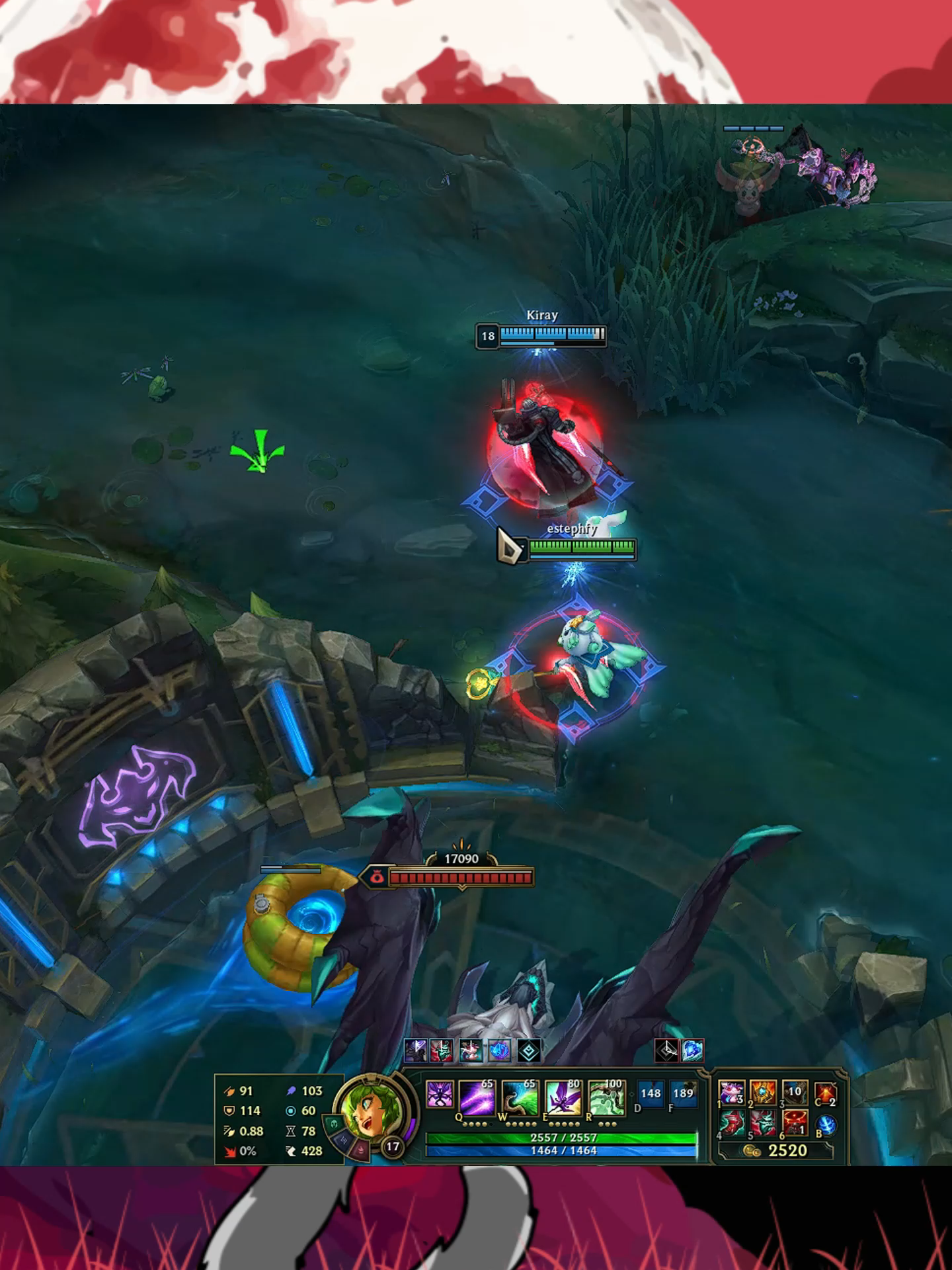
Task: Cast the F summoner spell showing 189
Action: point(684,1095)
